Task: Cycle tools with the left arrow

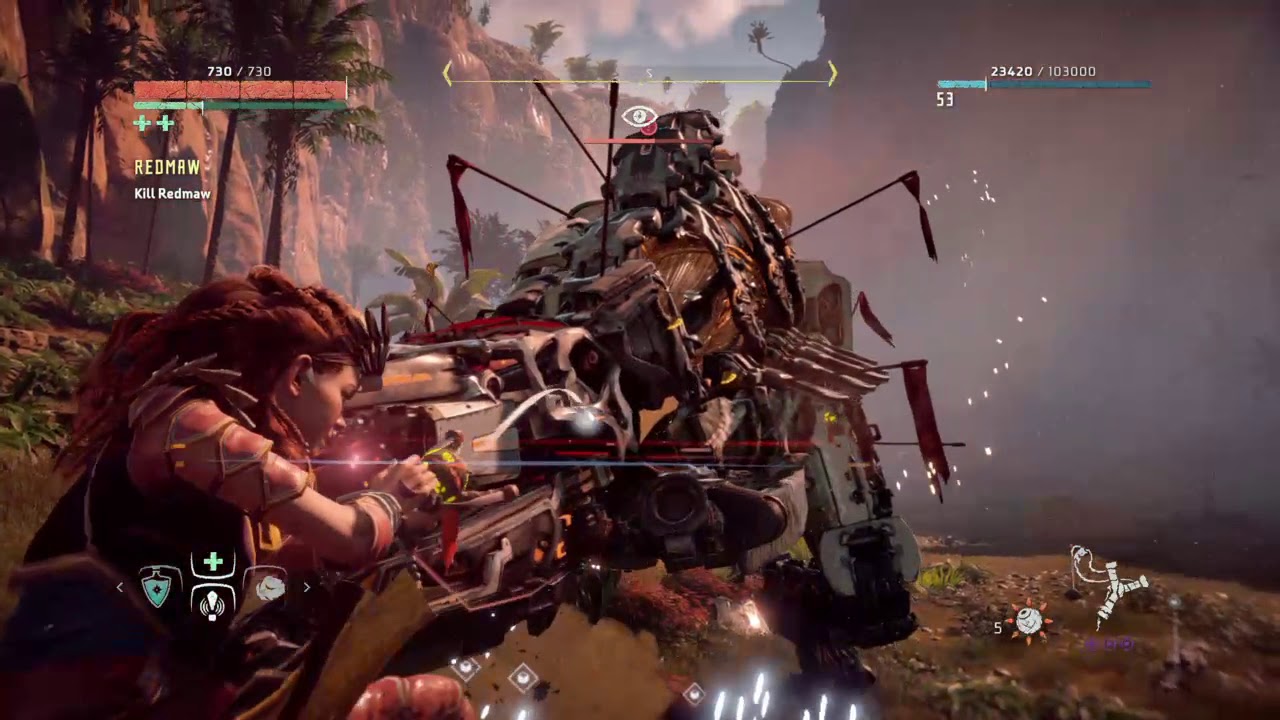Action: click(120, 587)
